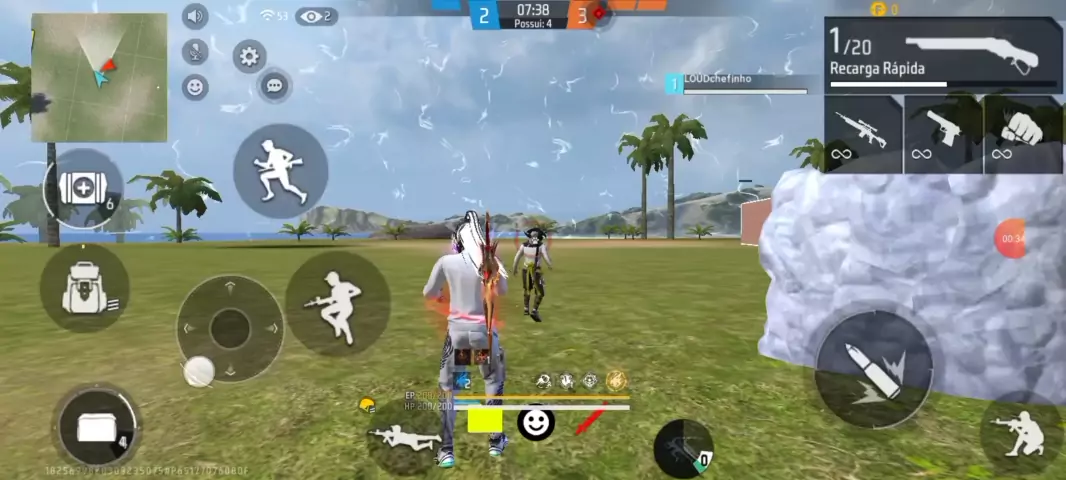This screenshot has height=480, width=1066.
Task: Open the settings gear
Action: click(x=249, y=56)
